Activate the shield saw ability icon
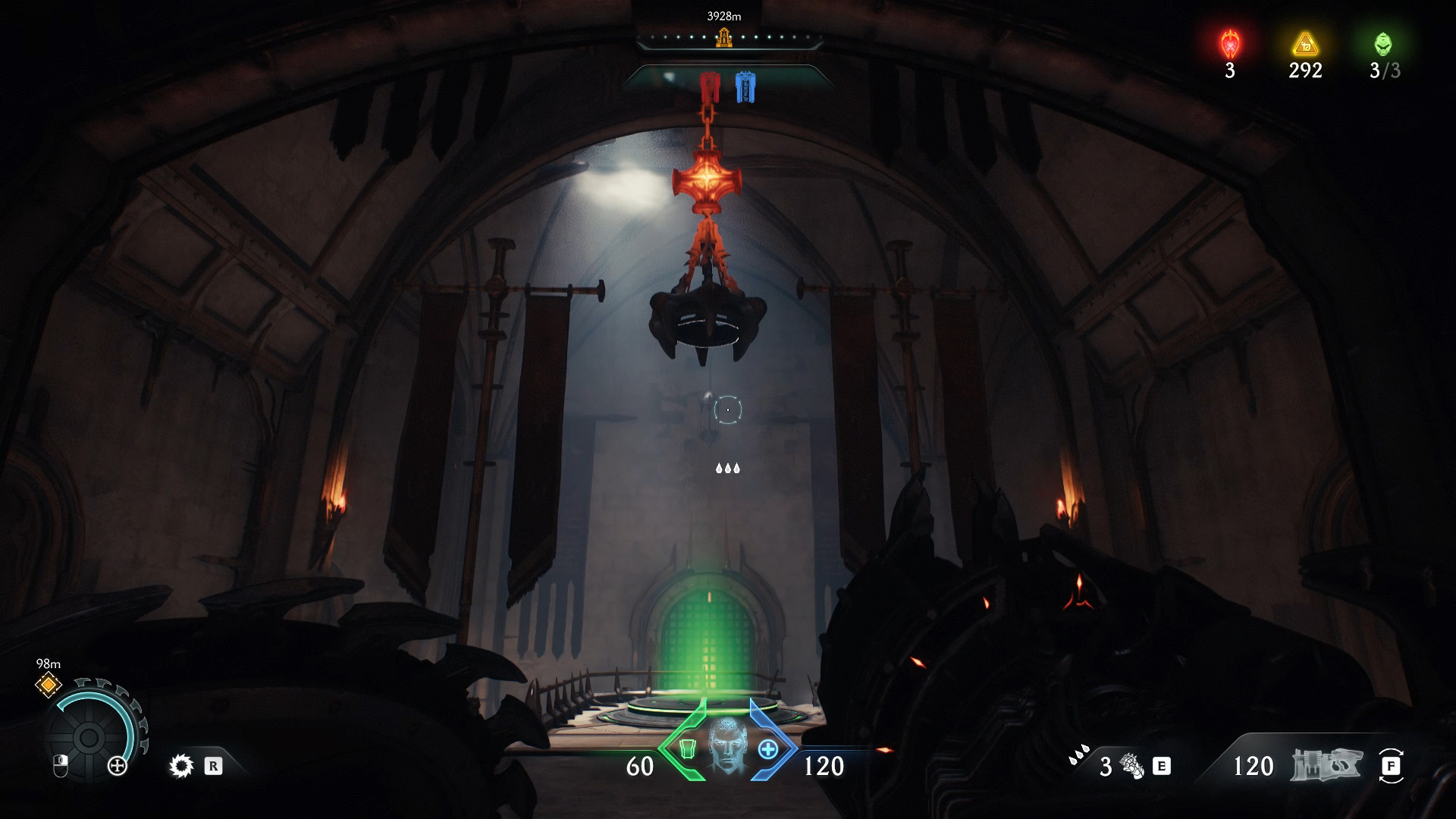This screenshot has width=1456, height=819. tap(181, 766)
